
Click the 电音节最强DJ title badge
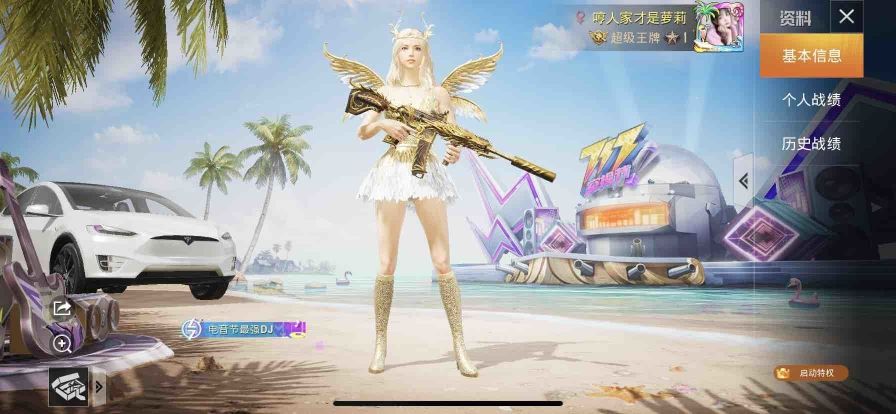click(242, 328)
